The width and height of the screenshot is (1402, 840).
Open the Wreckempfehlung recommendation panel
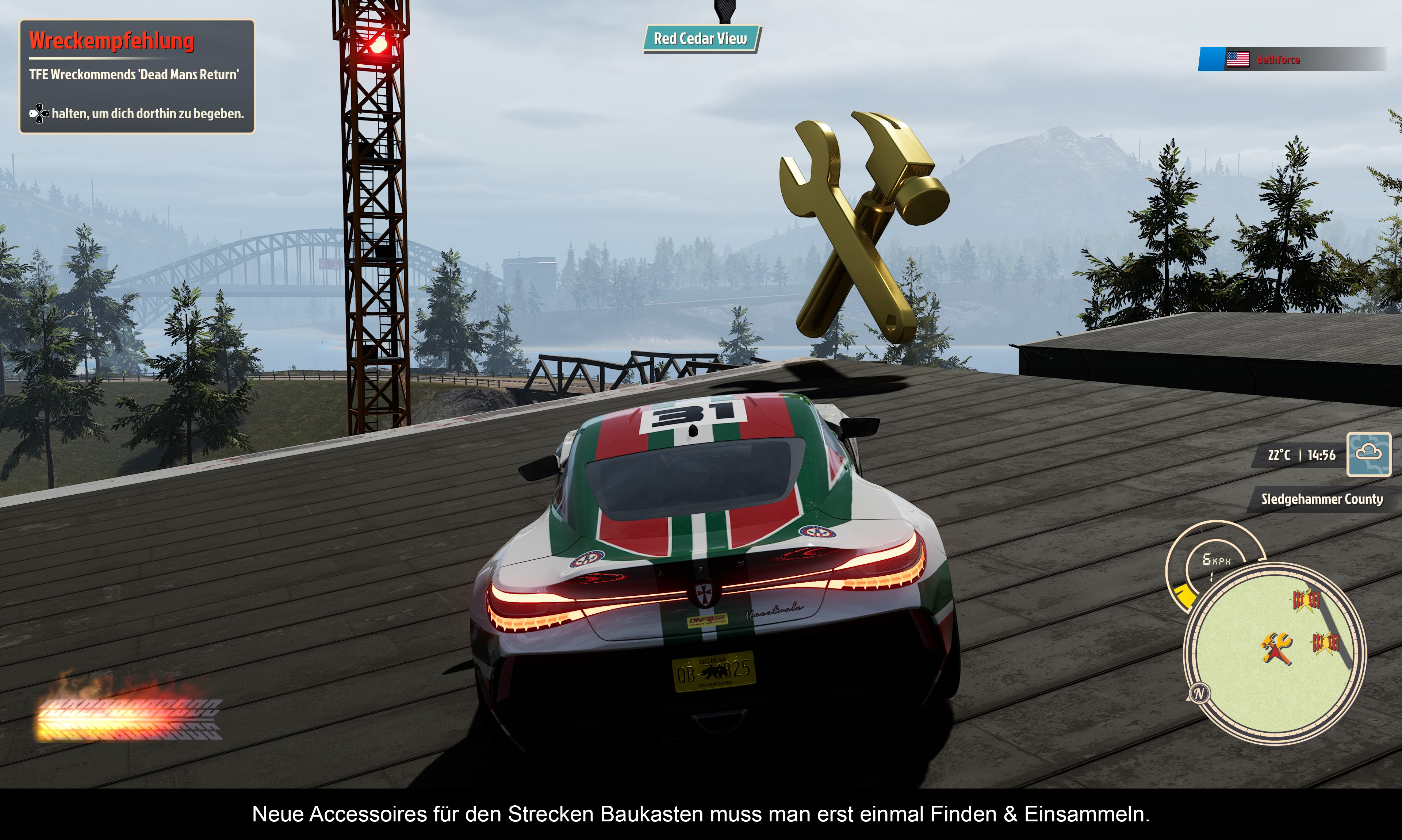point(137,76)
